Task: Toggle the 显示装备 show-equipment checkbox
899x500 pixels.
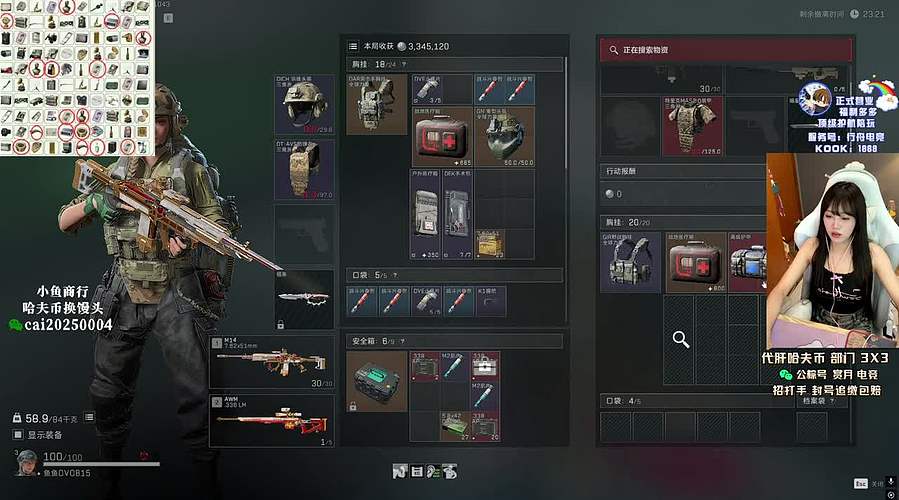Action: click(x=19, y=435)
